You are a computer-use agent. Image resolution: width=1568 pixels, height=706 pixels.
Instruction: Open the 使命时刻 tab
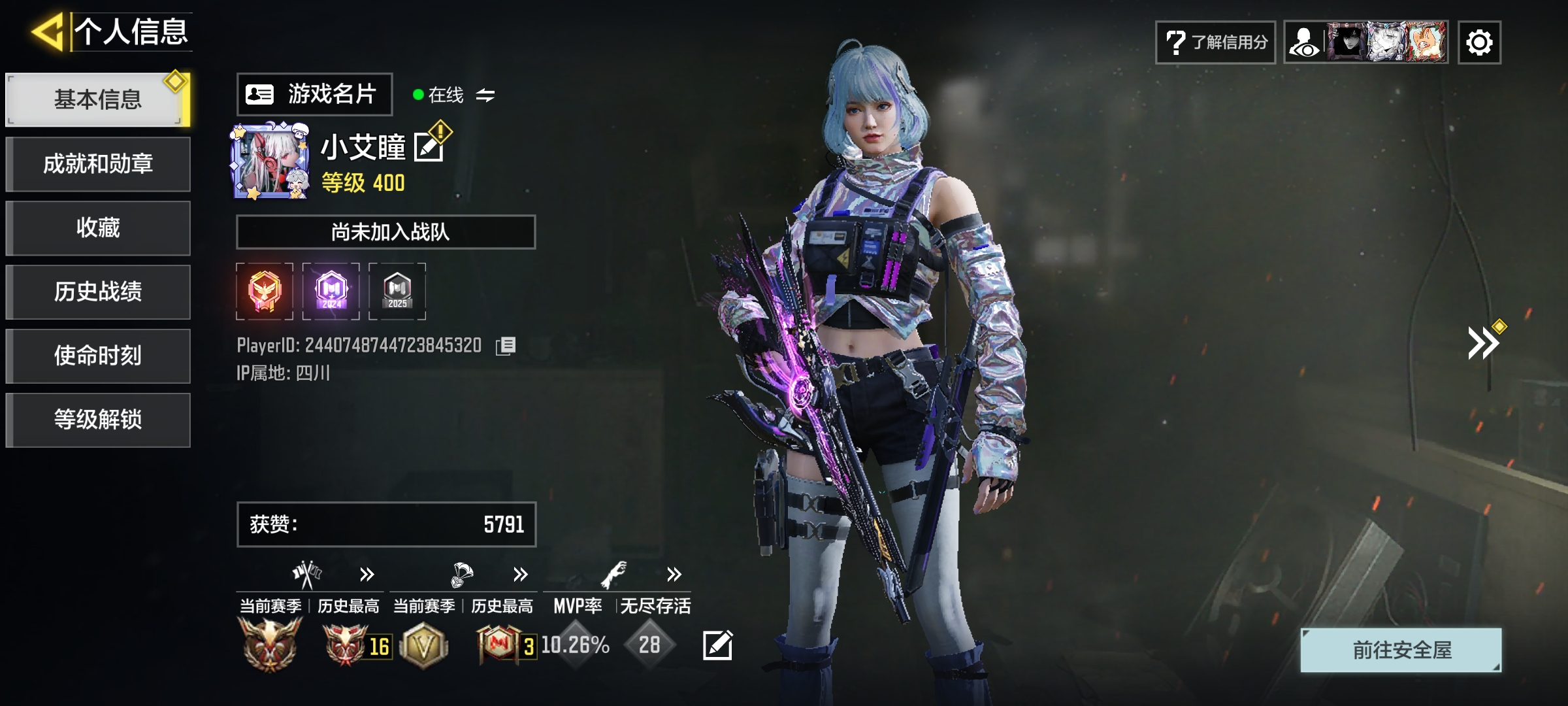(97, 356)
